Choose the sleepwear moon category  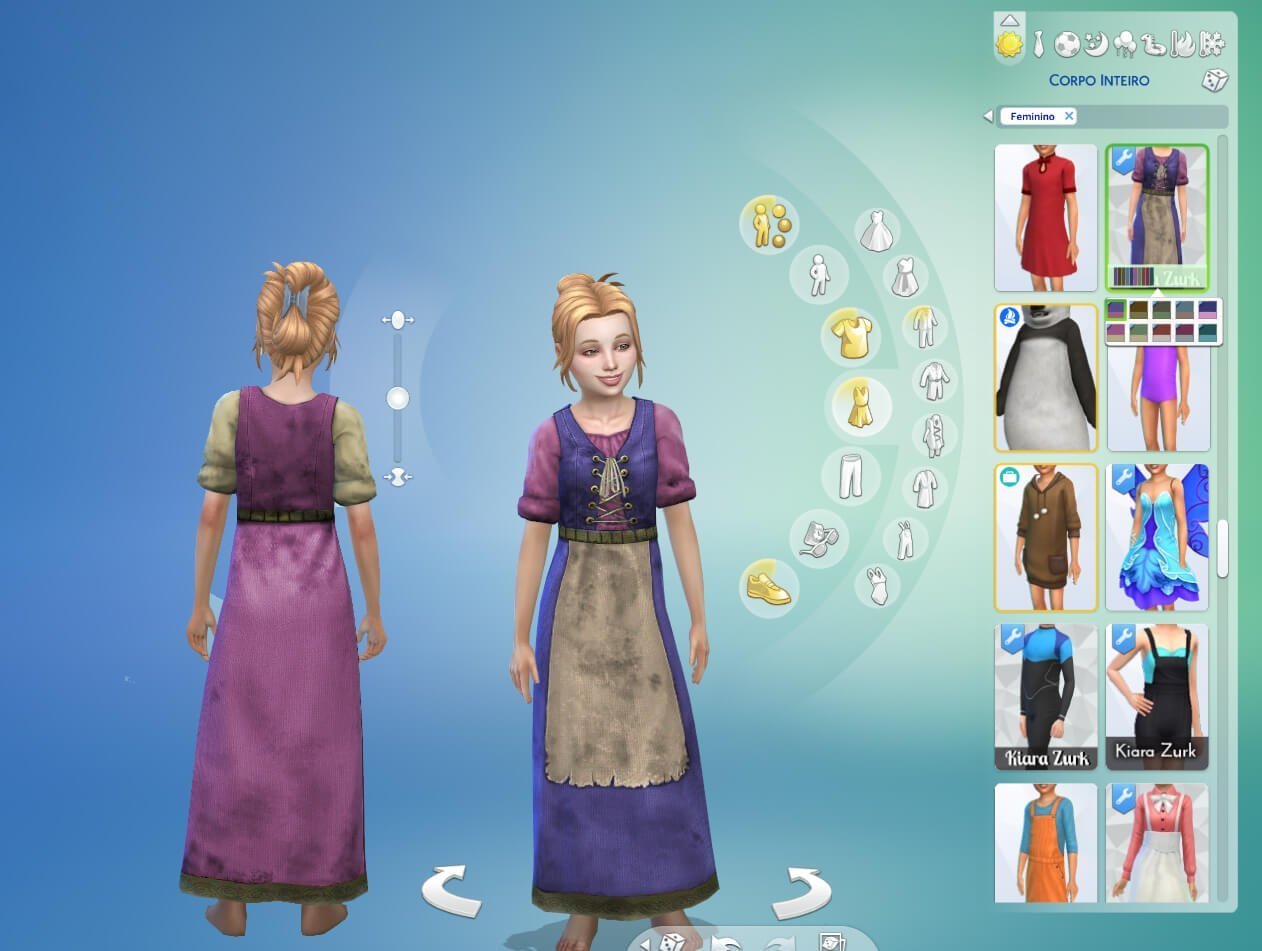click(x=1096, y=44)
